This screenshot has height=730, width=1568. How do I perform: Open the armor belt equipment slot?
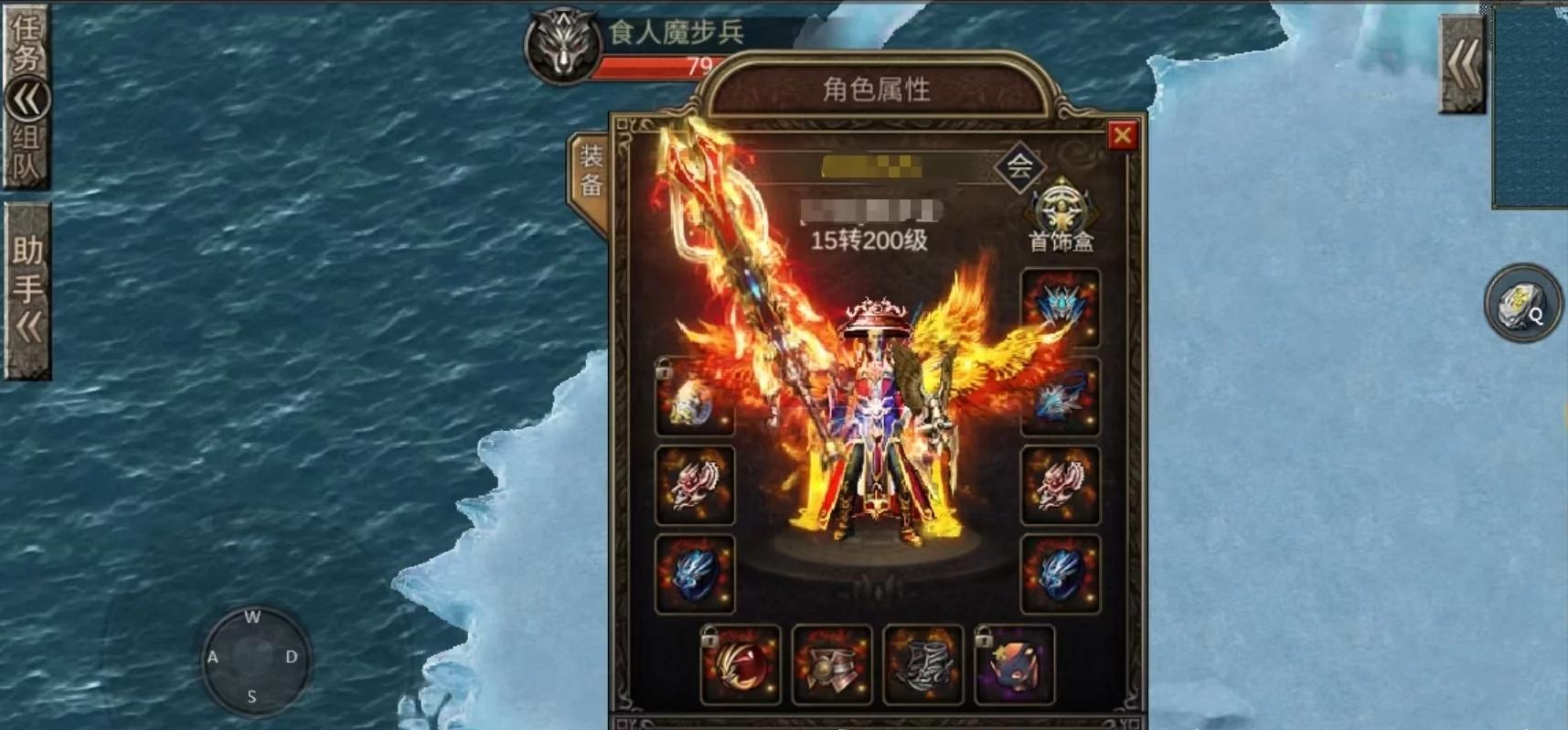coord(833,665)
